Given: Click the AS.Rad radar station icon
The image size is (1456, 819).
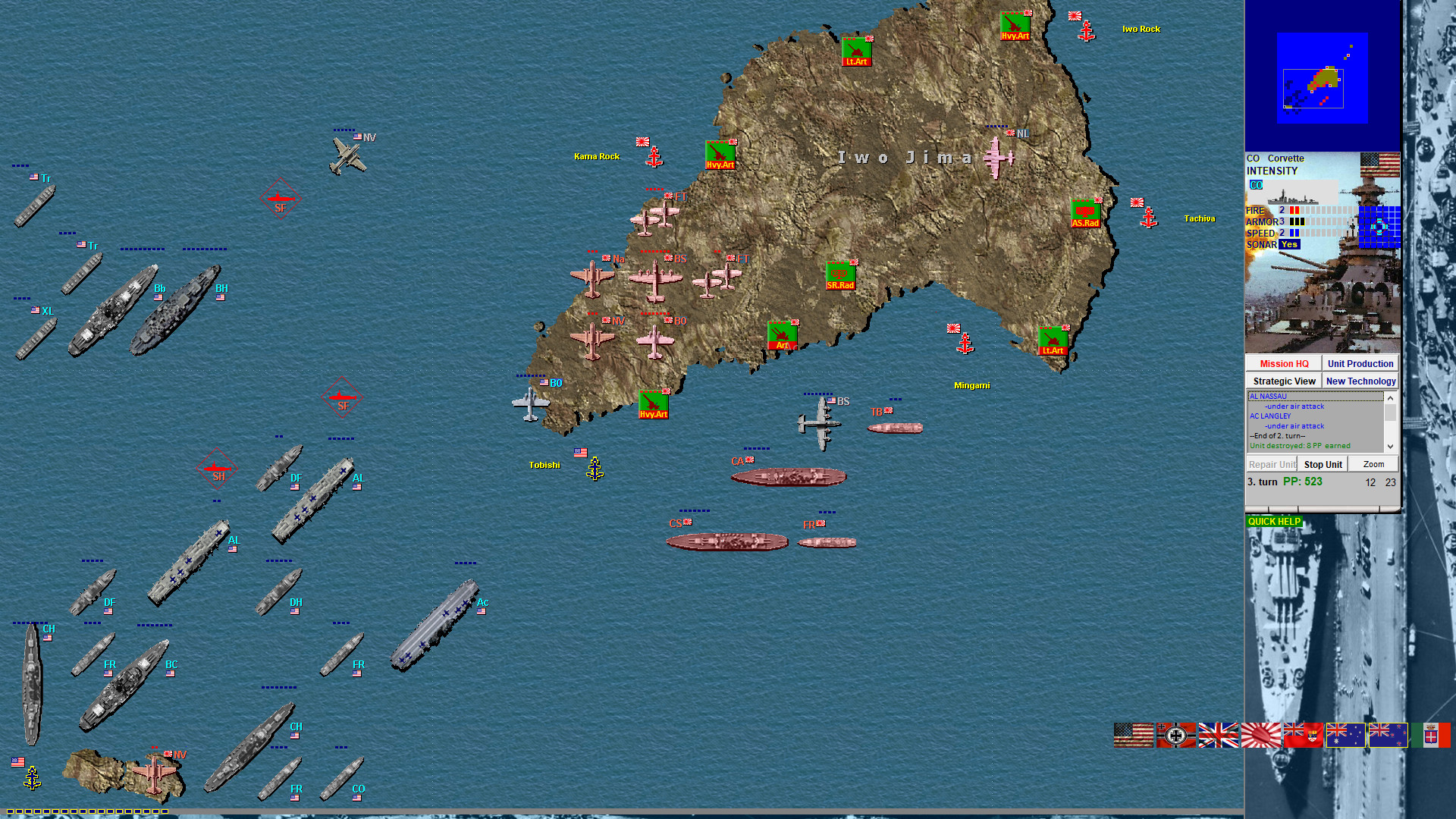Looking at the screenshot, I should click(x=1086, y=213).
